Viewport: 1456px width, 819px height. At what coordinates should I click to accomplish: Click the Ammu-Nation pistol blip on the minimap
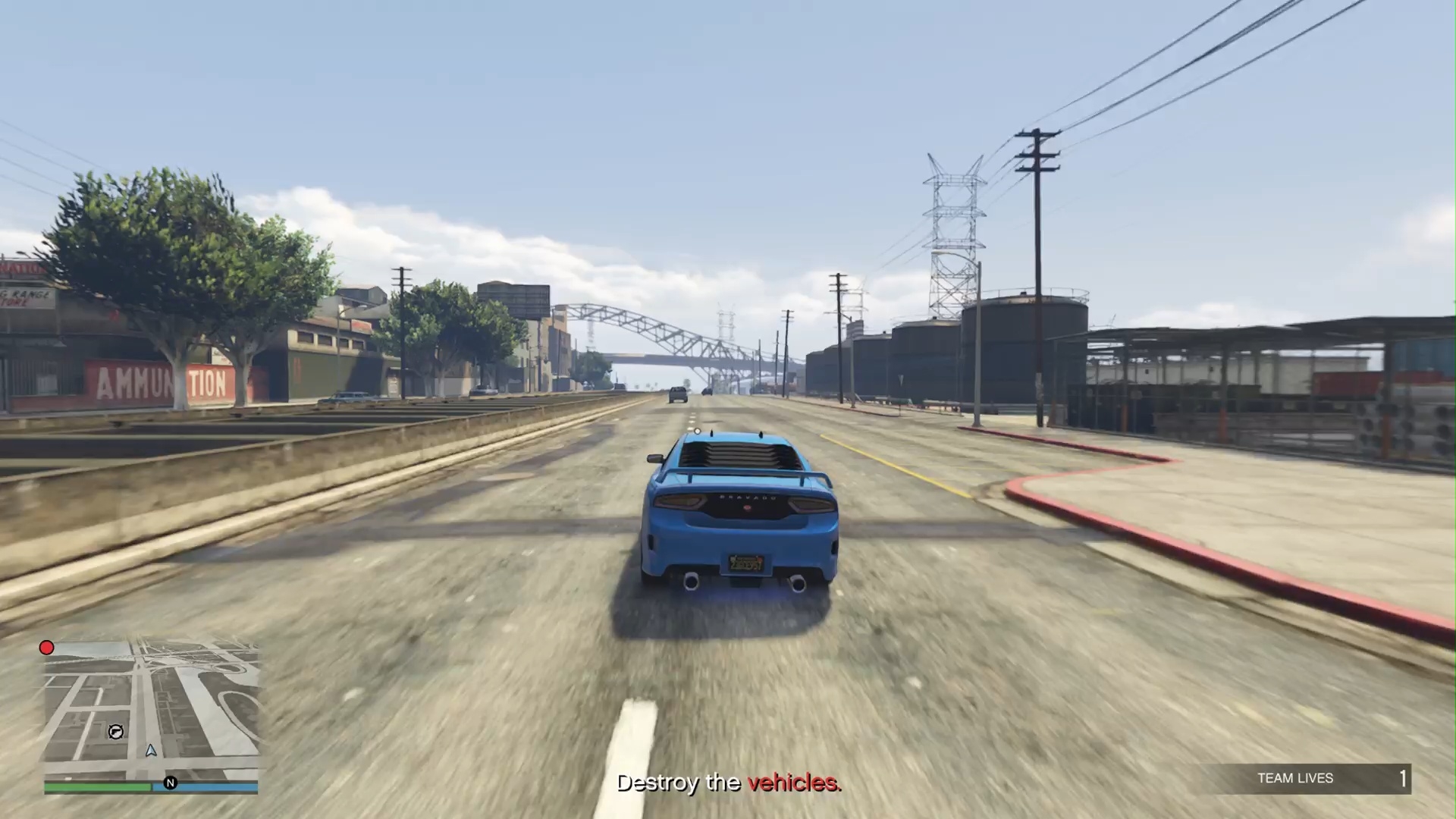[x=116, y=732]
